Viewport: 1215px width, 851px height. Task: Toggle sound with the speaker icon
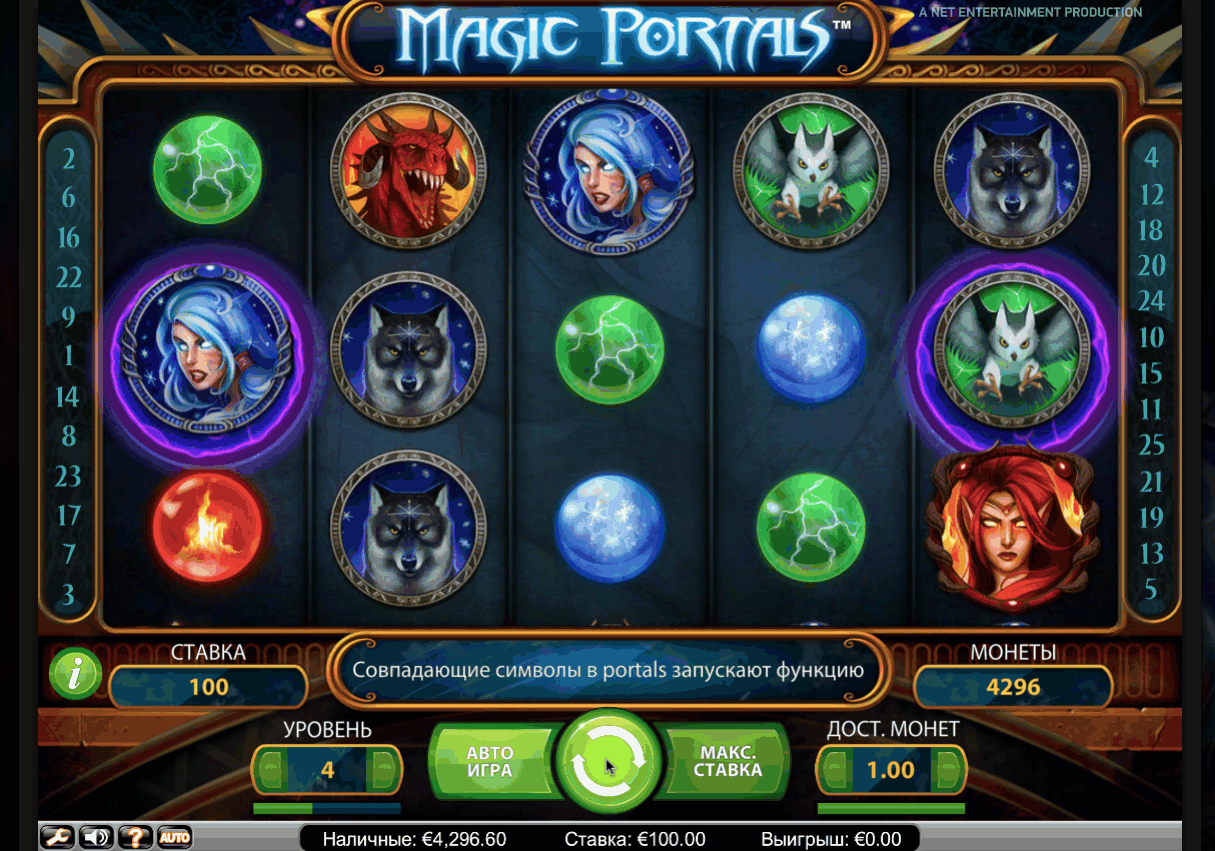click(x=96, y=837)
